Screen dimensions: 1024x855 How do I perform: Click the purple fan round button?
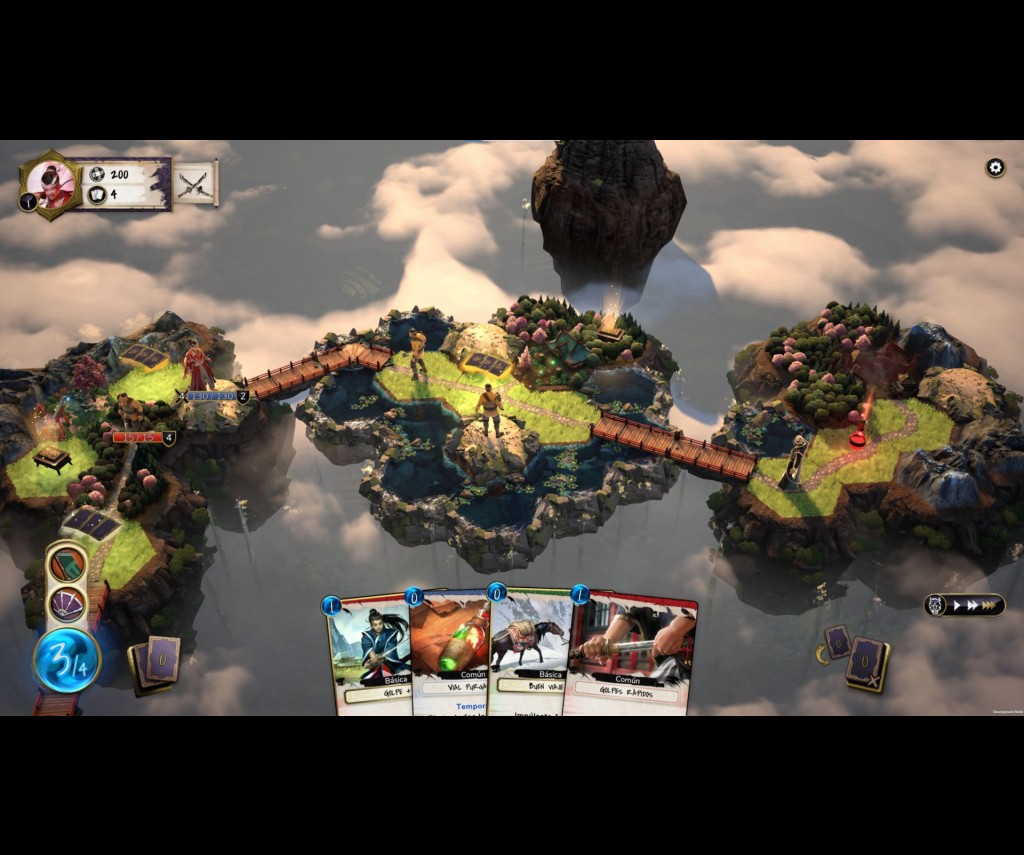[x=67, y=604]
